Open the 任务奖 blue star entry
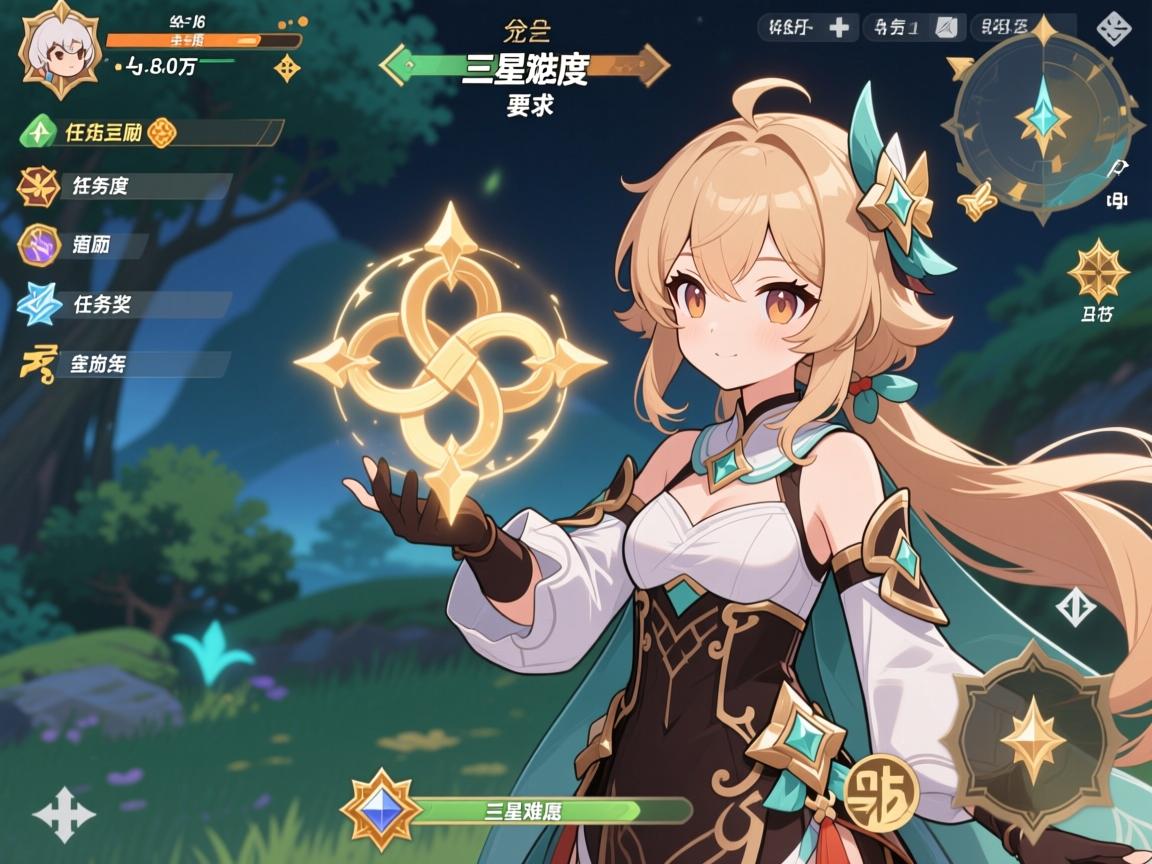 coord(38,304)
